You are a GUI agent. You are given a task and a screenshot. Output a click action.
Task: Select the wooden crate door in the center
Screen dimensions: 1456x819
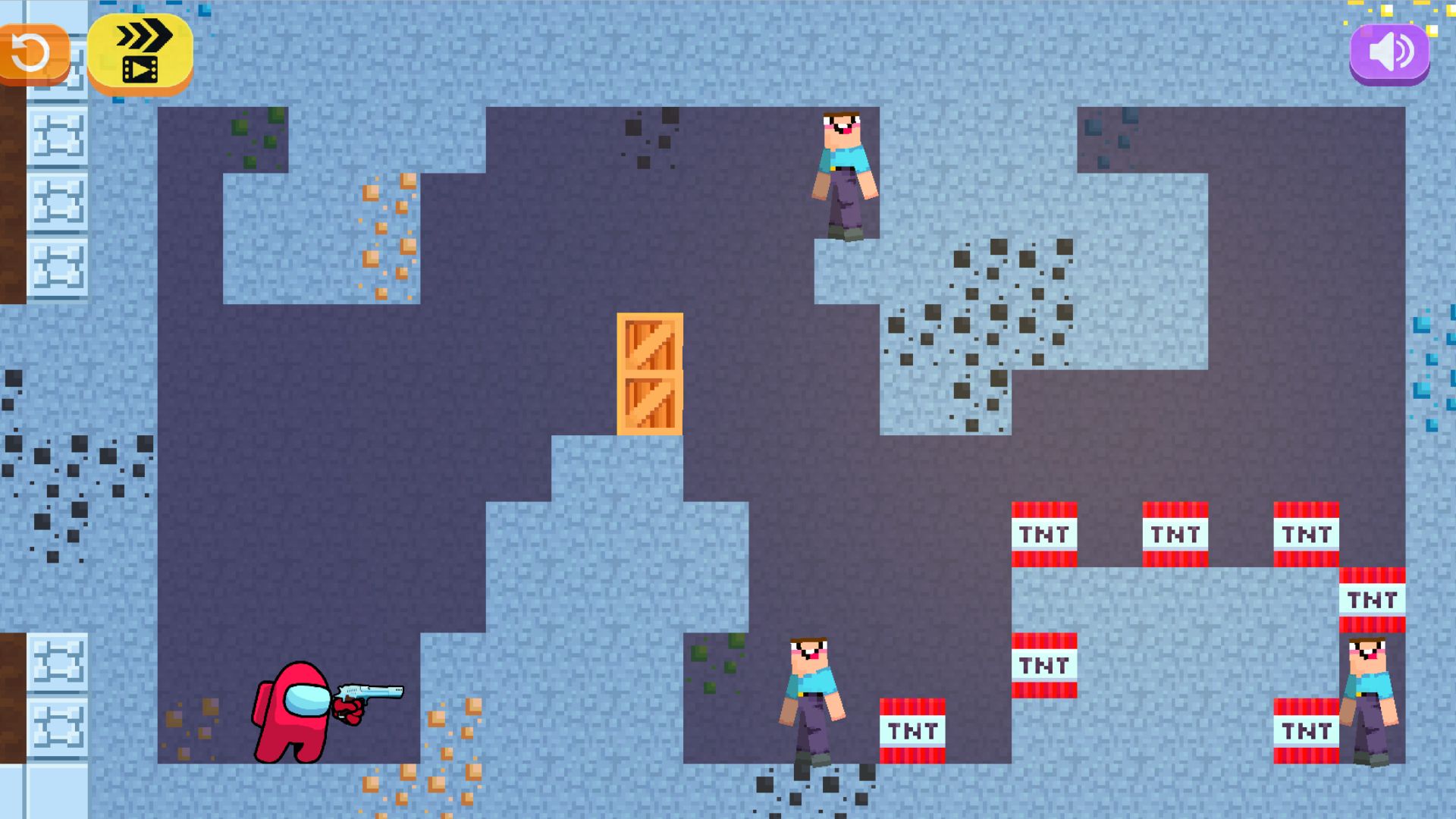(648, 372)
